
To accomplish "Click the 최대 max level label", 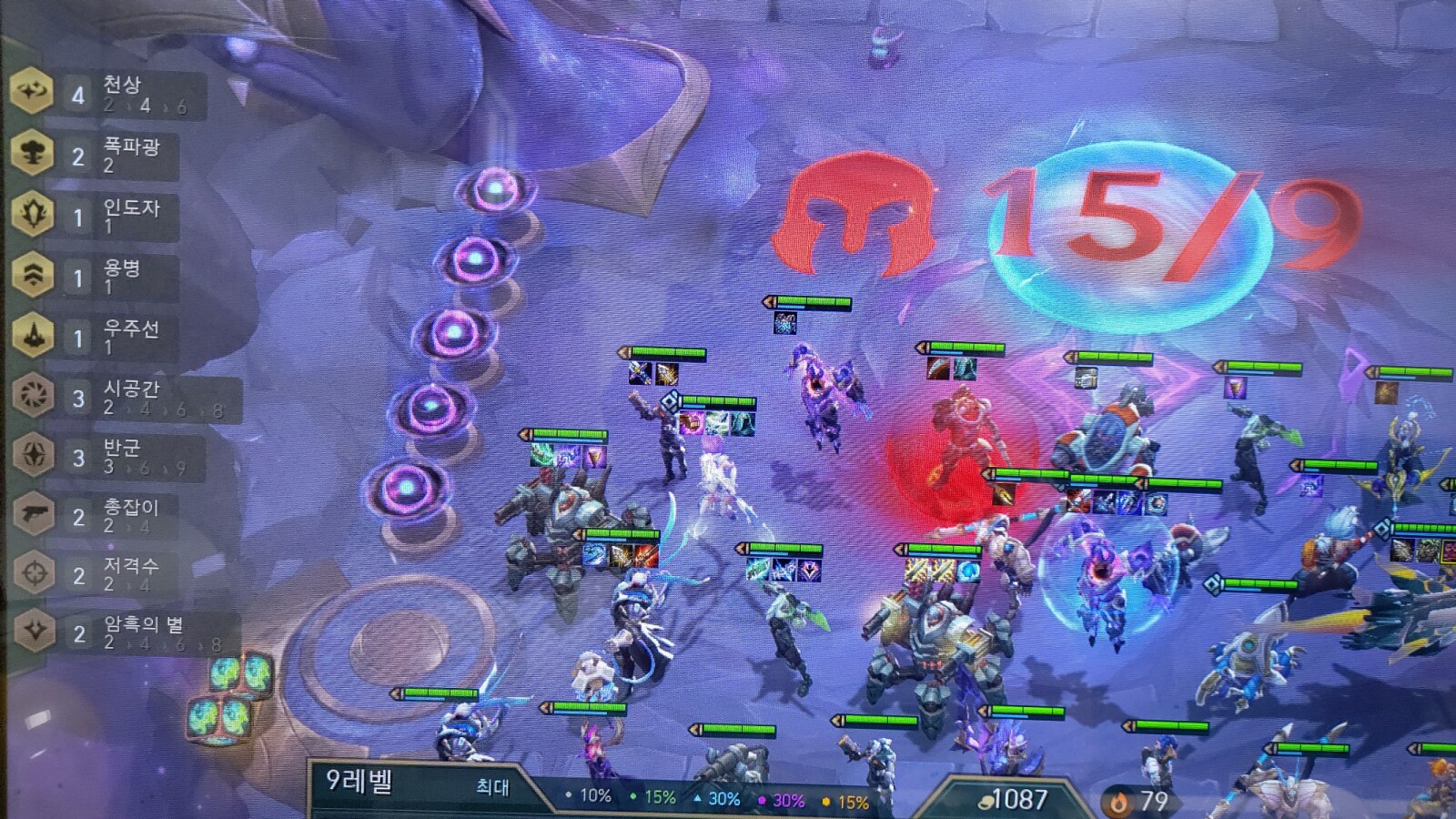I will [491, 787].
